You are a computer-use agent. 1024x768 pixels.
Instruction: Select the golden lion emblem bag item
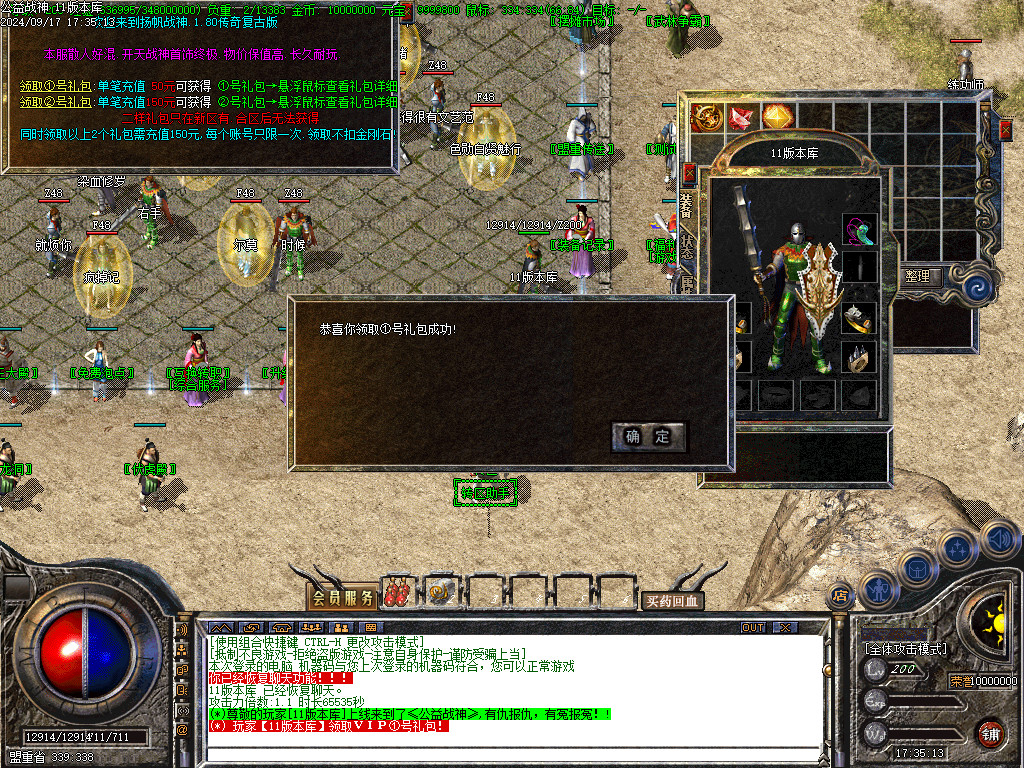click(x=707, y=117)
